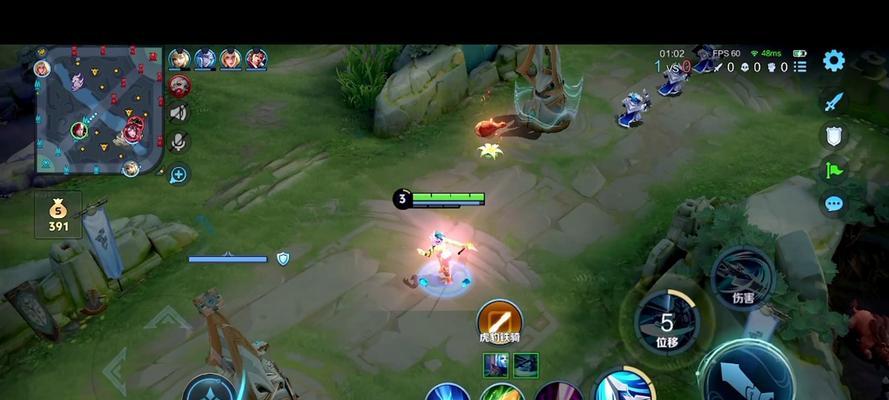Toggle the muted microphone icon
Image resolution: width=889 pixels, height=400 pixels.
[x=179, y=142]
